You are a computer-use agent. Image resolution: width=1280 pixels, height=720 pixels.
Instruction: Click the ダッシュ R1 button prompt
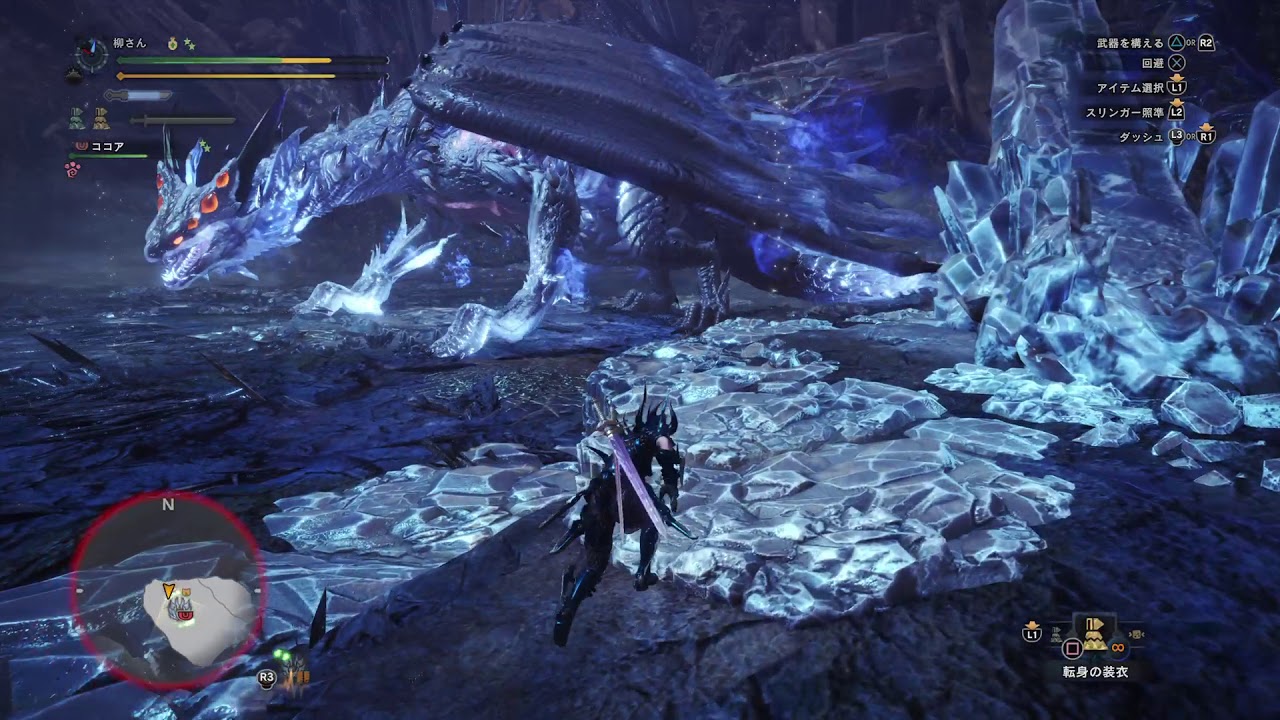click(x=1206, y=135)
